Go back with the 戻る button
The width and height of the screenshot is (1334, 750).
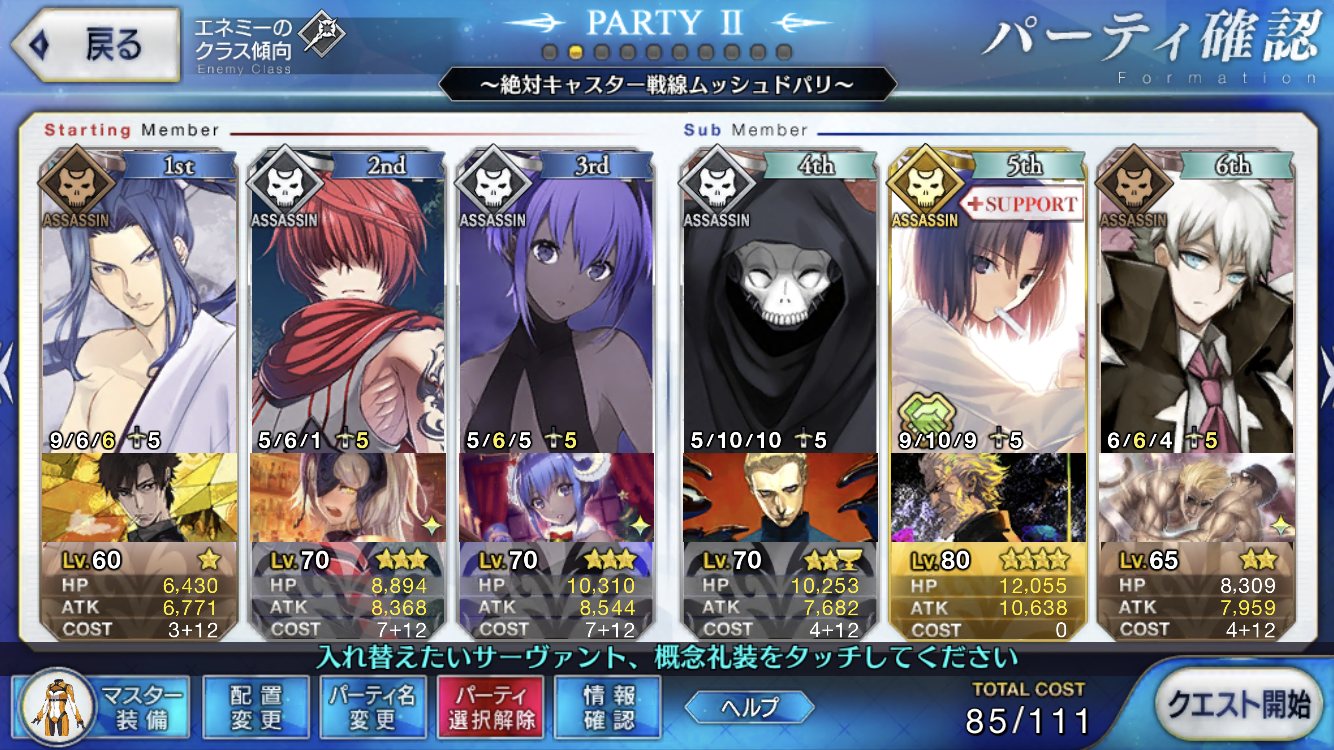pyautogui.click(x=95, y=44)
